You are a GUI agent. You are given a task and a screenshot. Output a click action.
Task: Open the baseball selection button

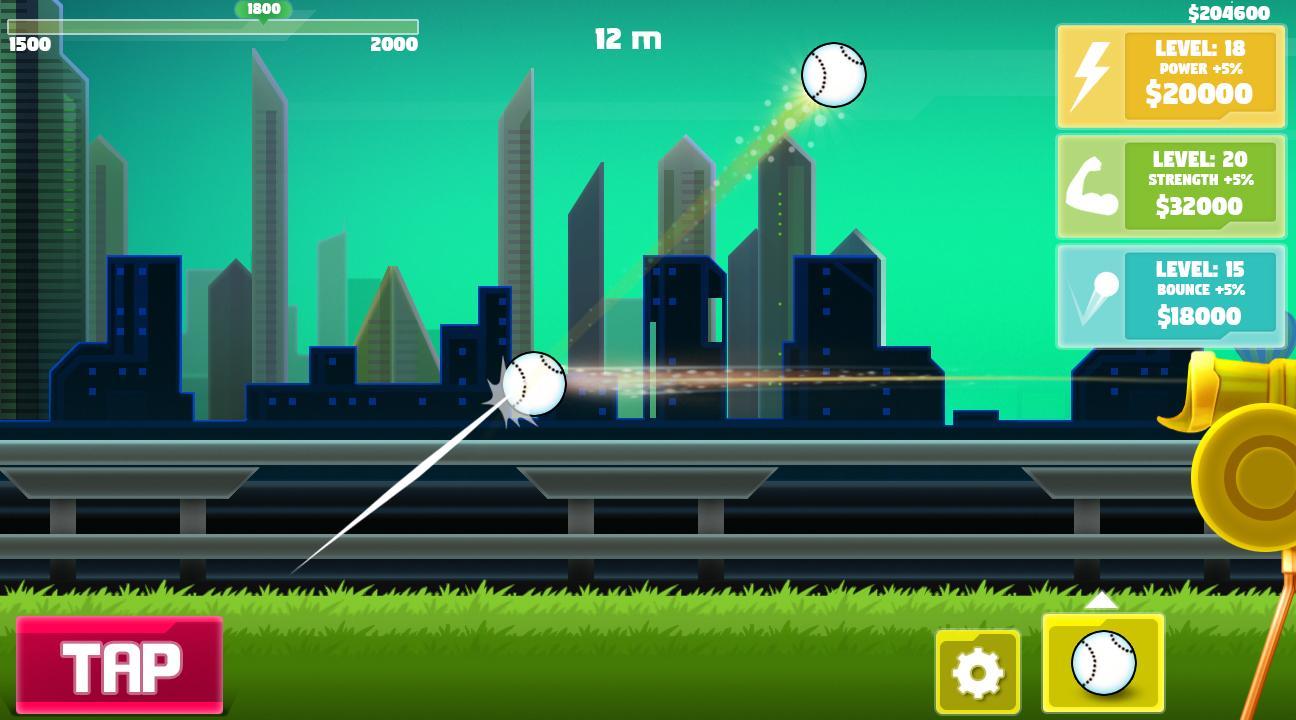tap(1103, 661)
